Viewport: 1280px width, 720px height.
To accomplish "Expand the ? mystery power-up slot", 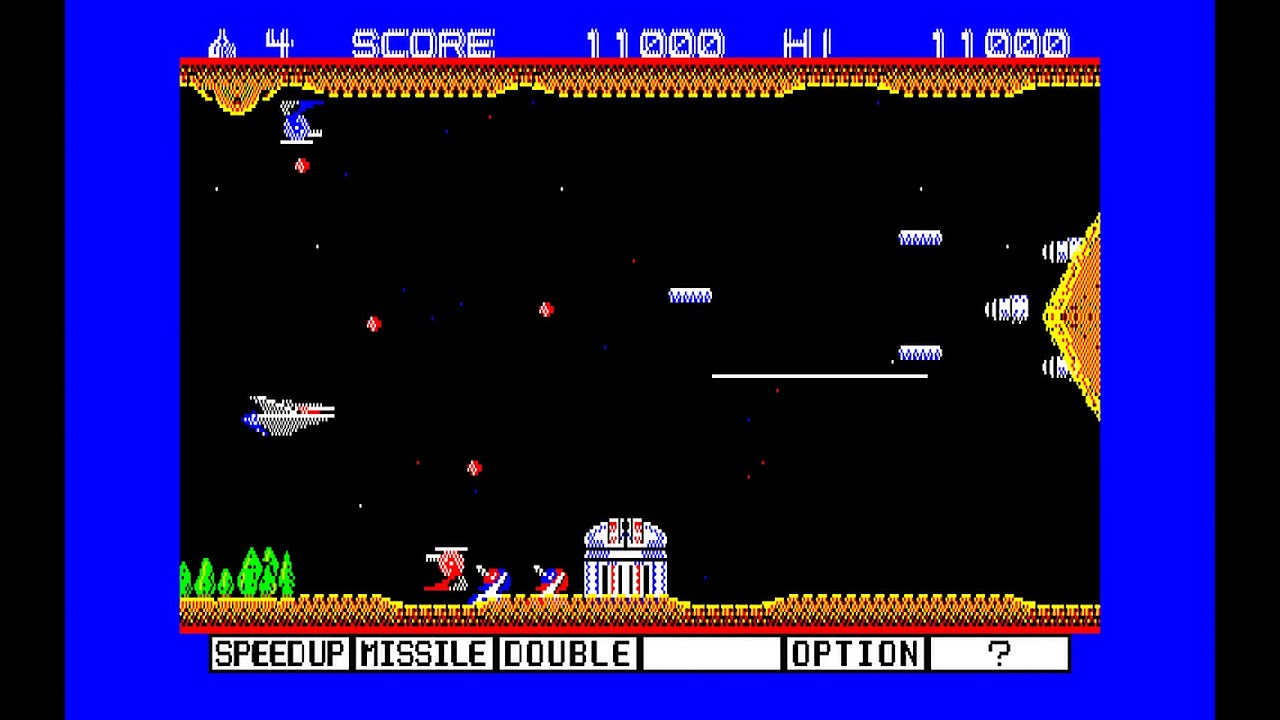I will [x=1000, y=654].
